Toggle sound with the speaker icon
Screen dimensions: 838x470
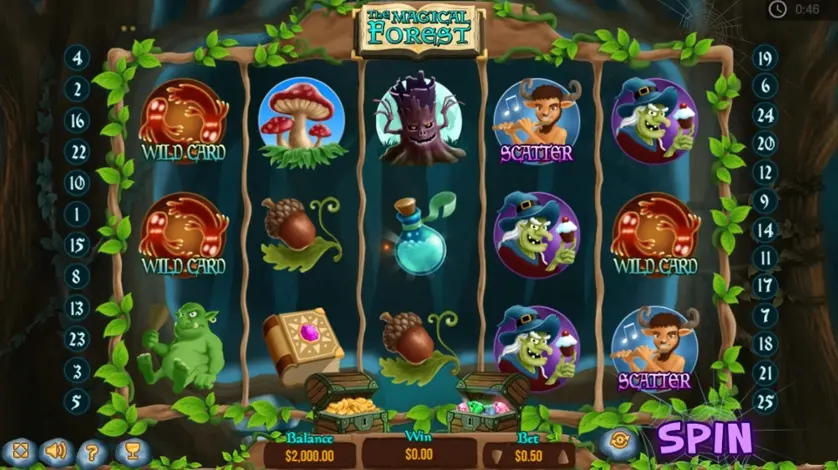point(55,451)
